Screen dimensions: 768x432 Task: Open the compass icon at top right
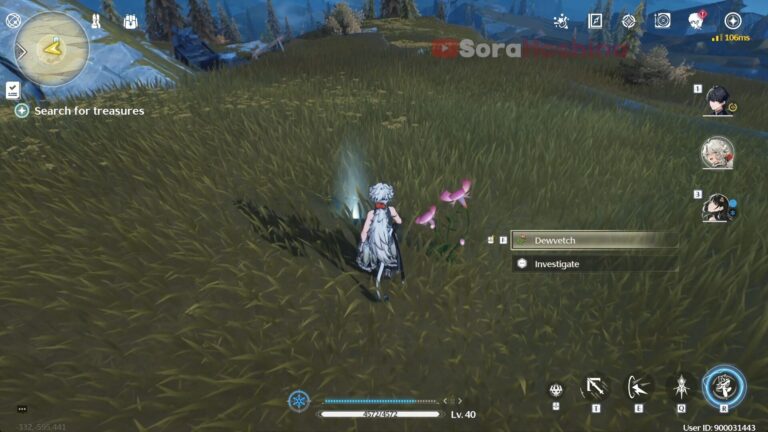click(732, 21)
